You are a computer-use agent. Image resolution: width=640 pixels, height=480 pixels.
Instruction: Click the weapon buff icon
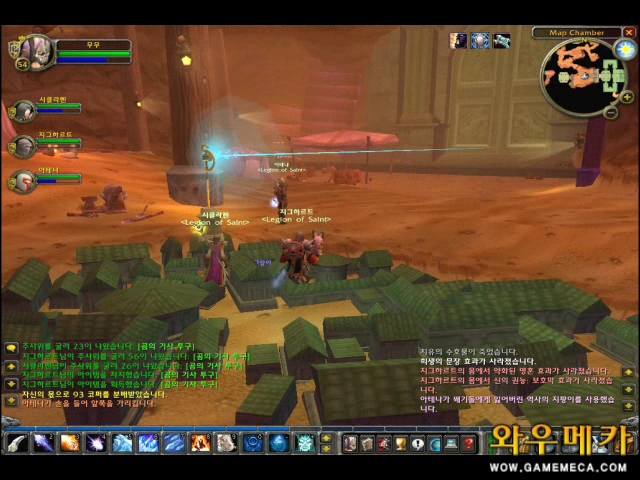tap(501, 41)
